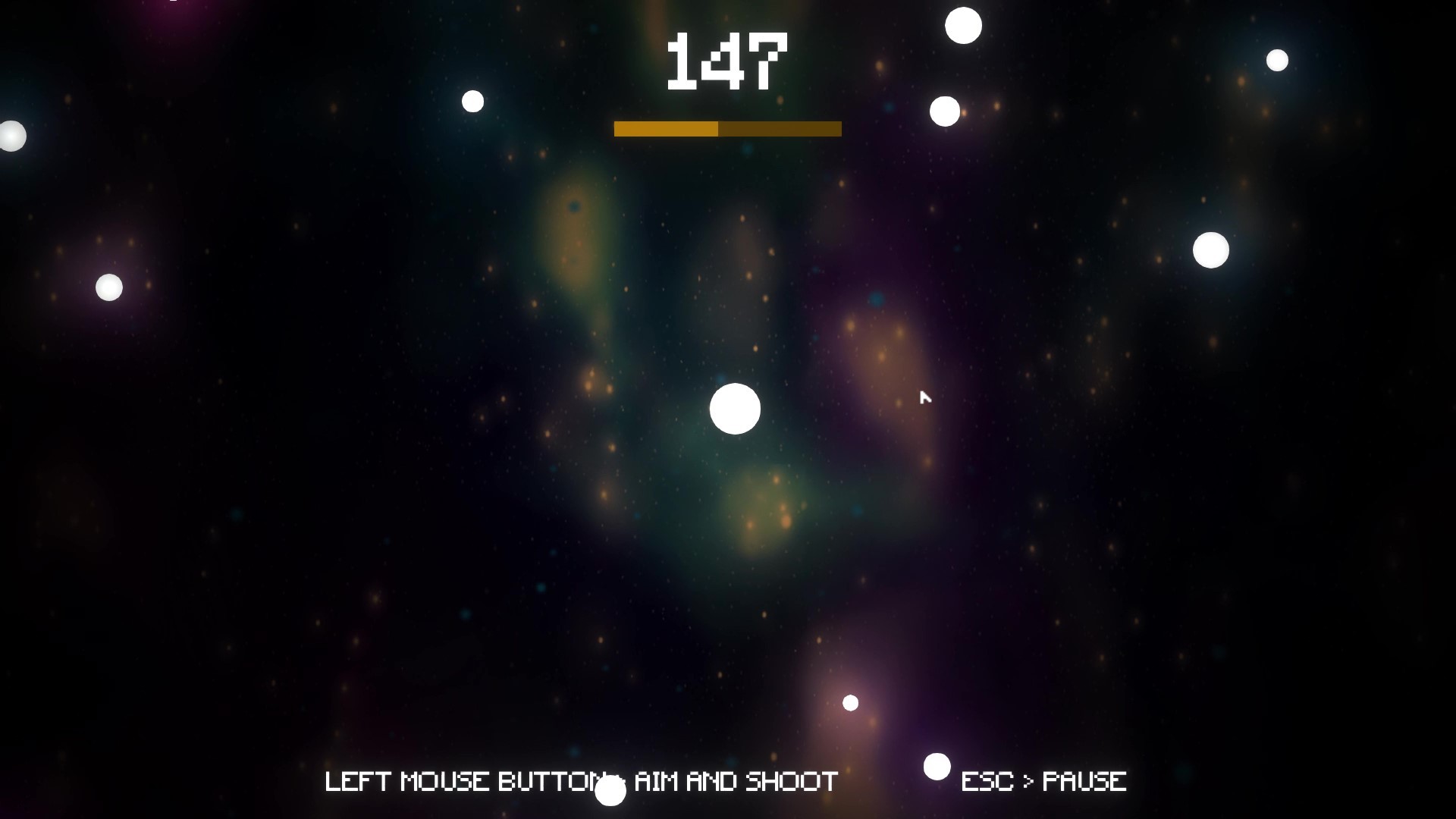Target the white orb on the mid-left
This screenshot has width=1456, height=819.
(x=108, y=288)
